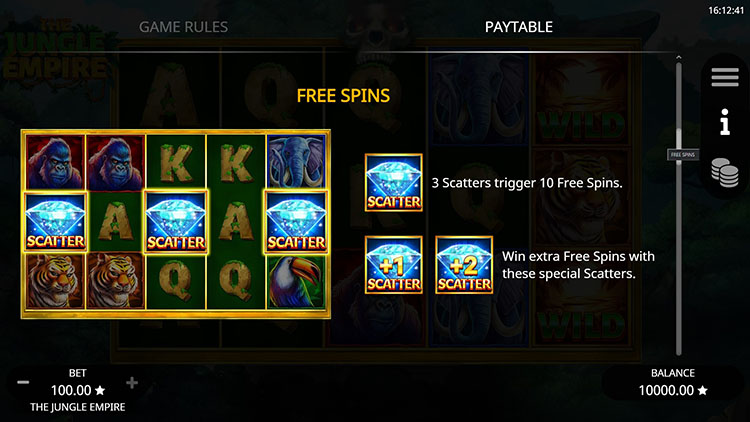Open the coin stack bet settings

tap(724, 172)
